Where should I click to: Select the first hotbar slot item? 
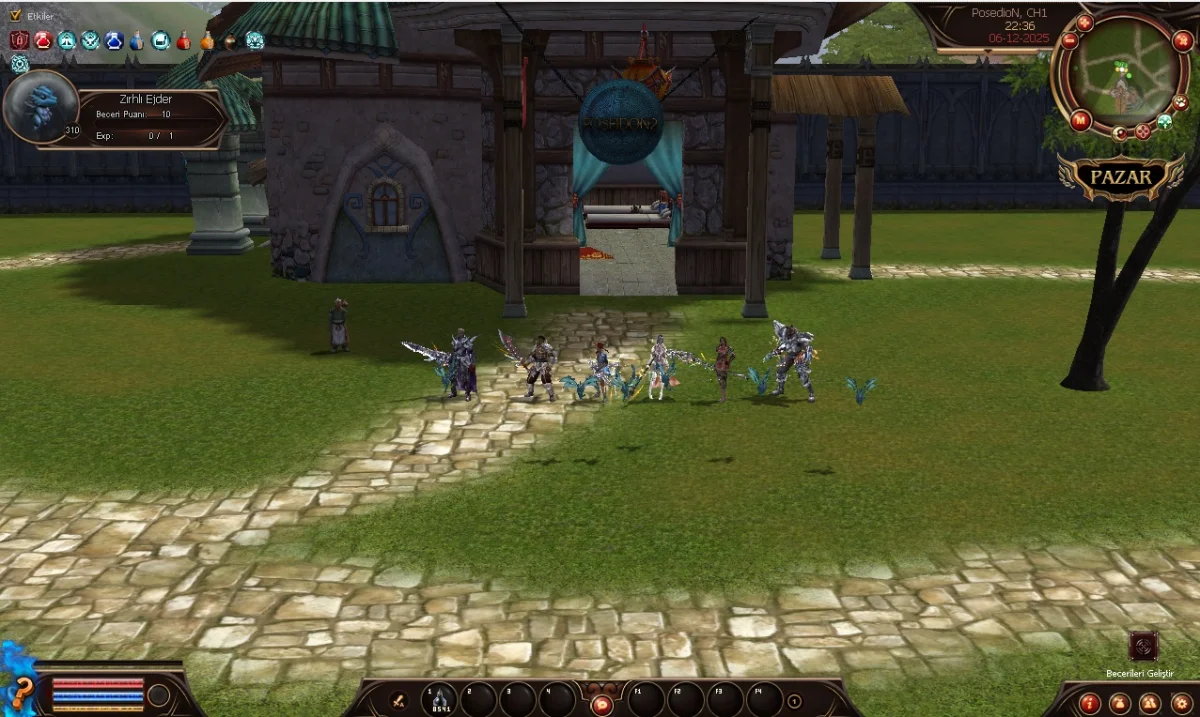click(x=441, y=698)
